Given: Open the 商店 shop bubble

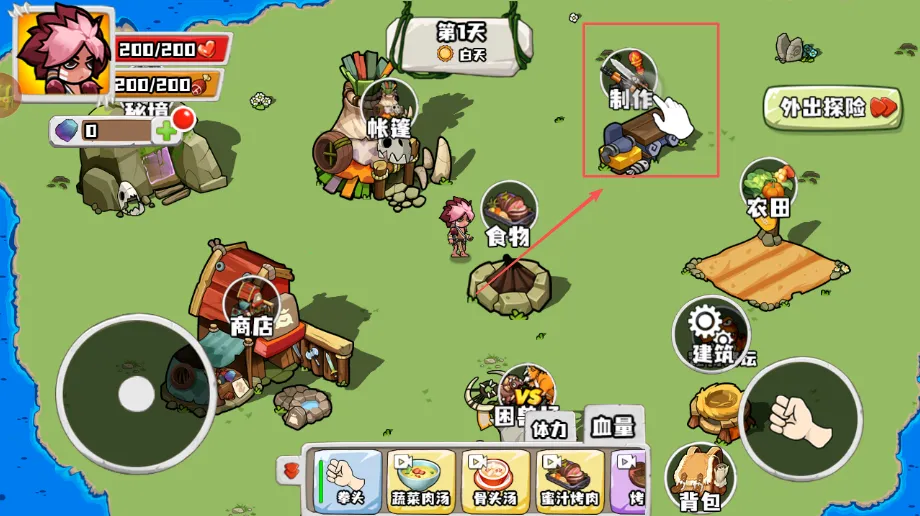Looking at the screenshot, I should click(x=251, y=305).
